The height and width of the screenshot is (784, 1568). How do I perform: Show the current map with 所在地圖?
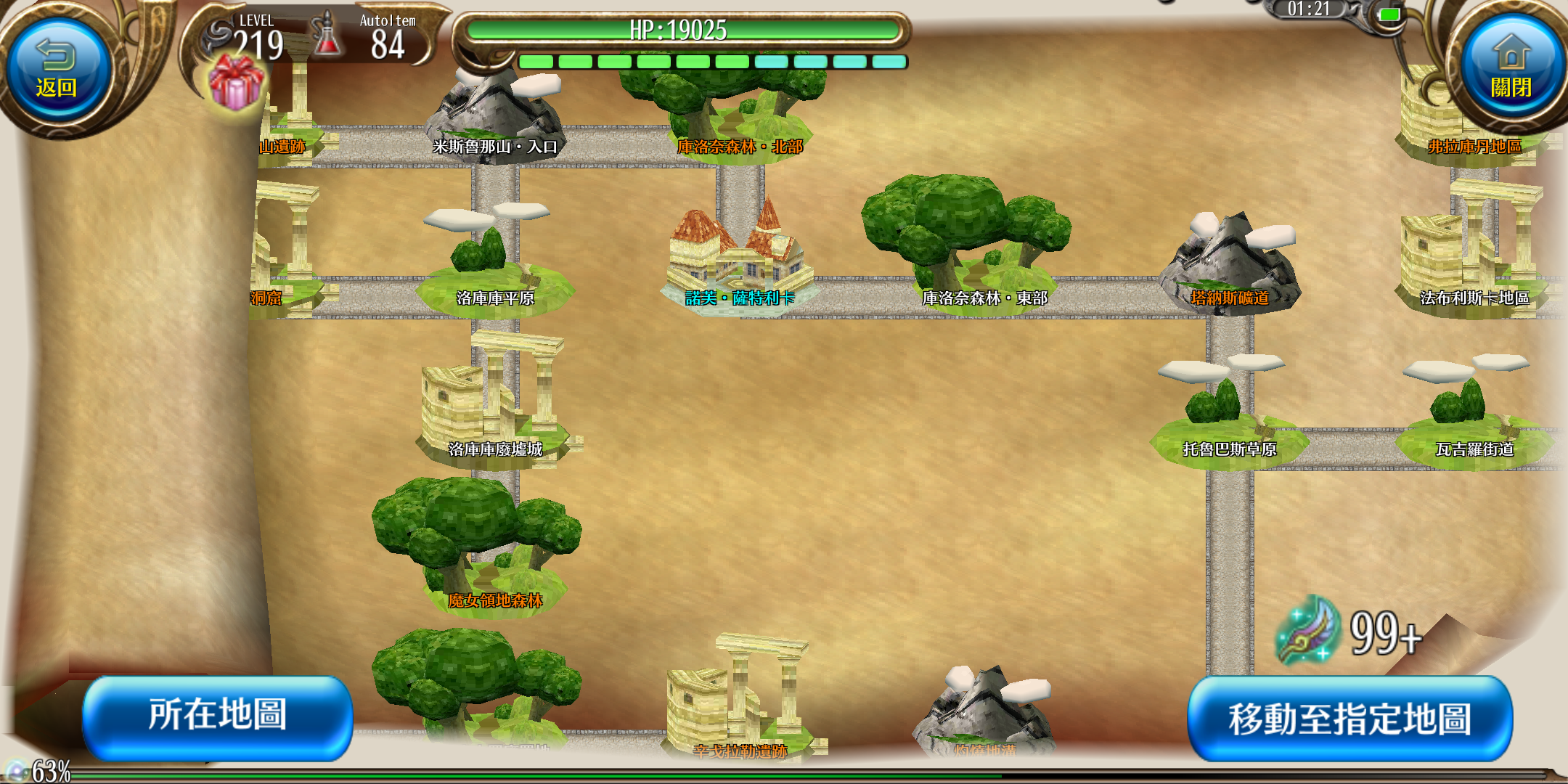(218, 716)
